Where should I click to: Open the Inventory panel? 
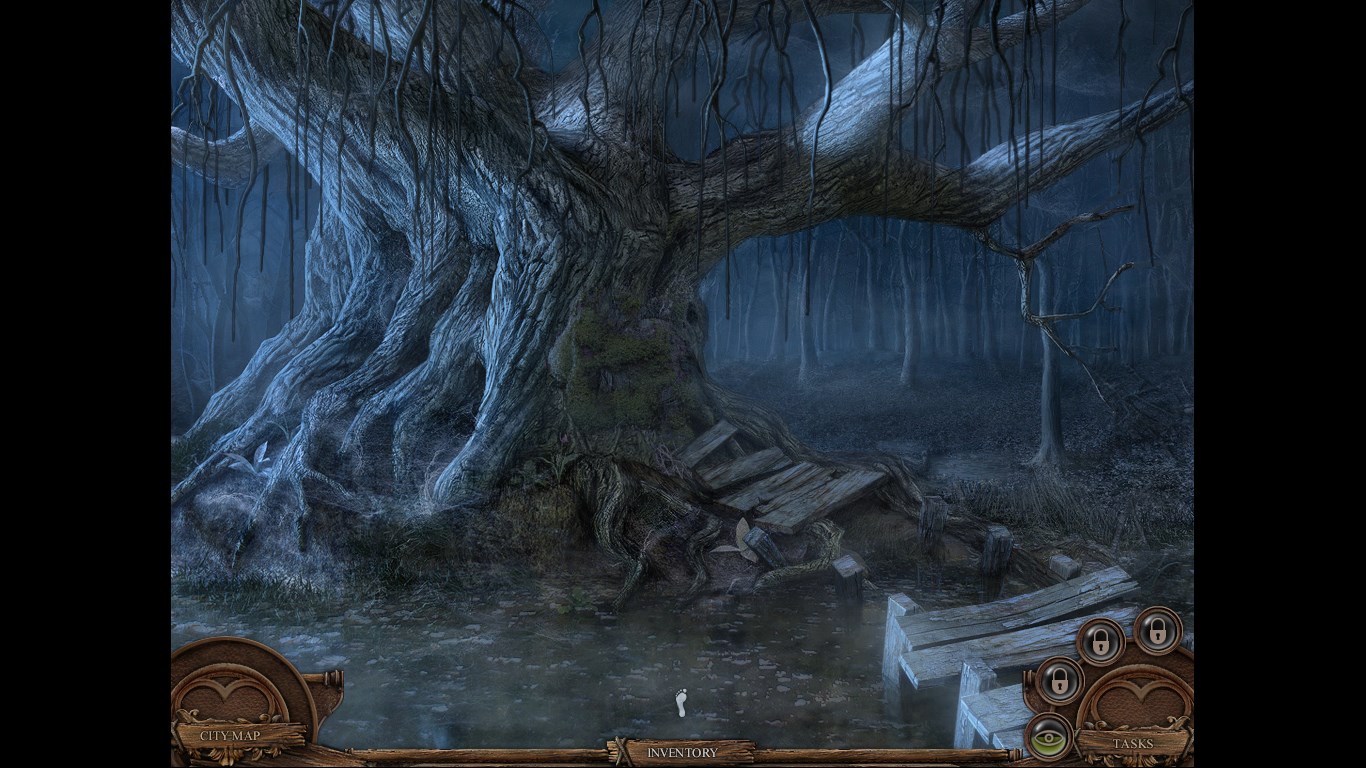682,752
